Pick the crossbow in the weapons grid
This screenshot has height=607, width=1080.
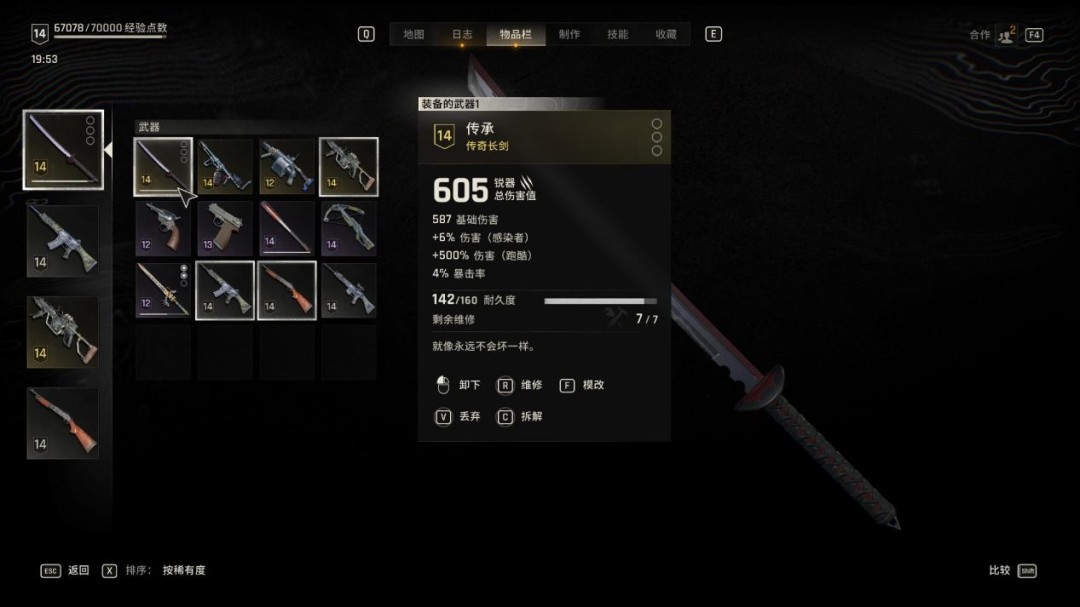point(348,228)
